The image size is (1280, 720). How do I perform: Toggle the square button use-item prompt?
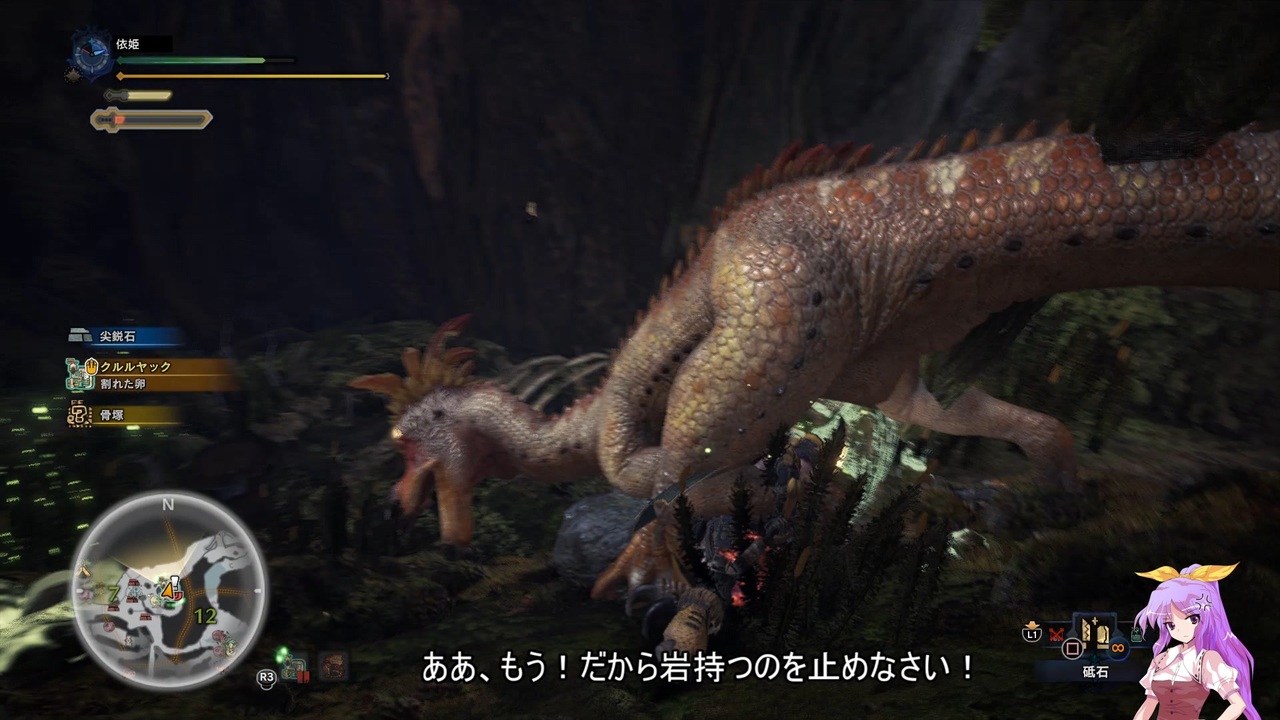click(x=1073, y=648)
